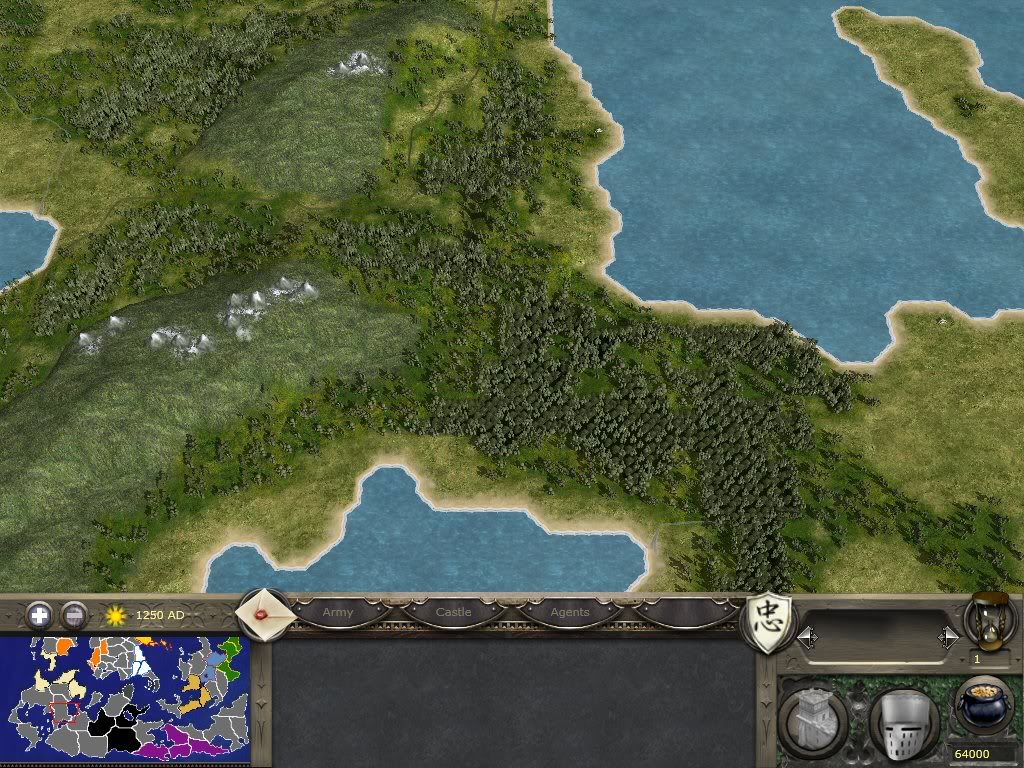Click on the campaign minimap
1024x768 pixels.
[124, 698]
